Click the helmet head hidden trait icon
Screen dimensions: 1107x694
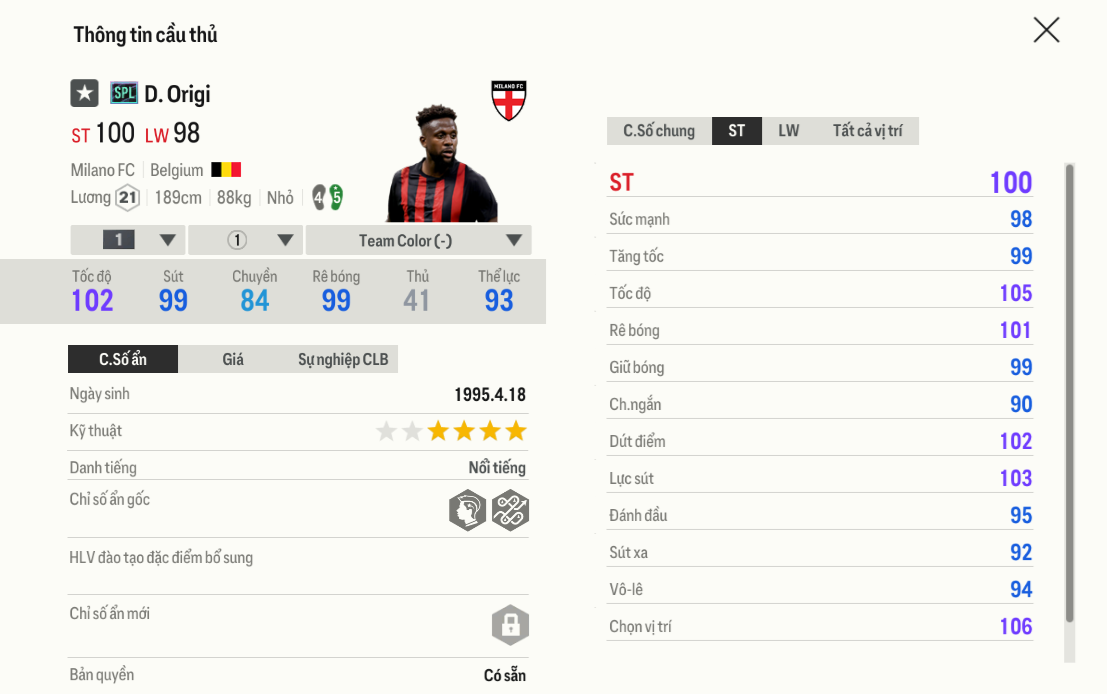(467, 510)
